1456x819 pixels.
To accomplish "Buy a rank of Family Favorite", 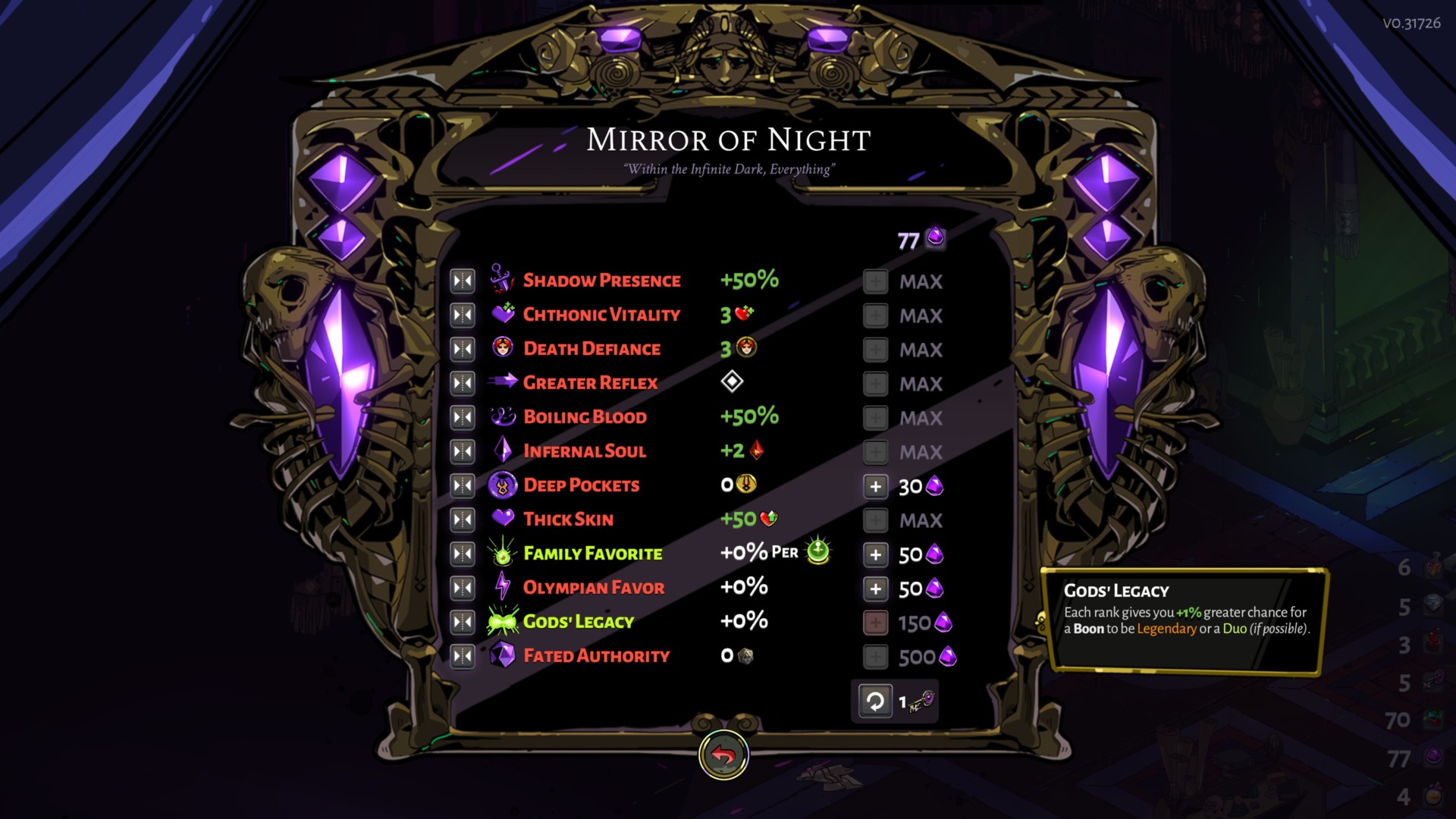I will (875, 554).
